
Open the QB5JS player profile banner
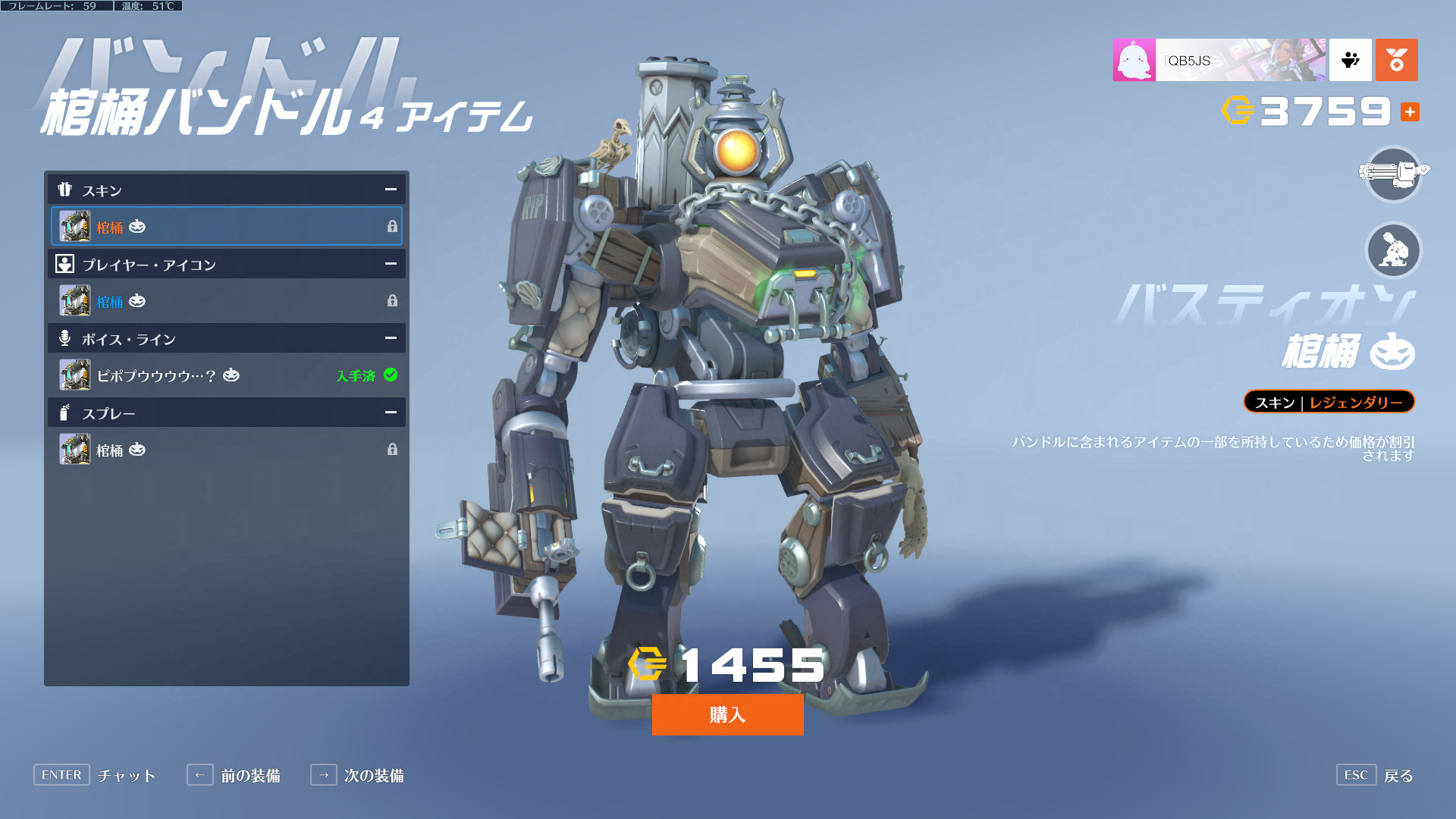pyautogui.click(x=1219, y=60)
